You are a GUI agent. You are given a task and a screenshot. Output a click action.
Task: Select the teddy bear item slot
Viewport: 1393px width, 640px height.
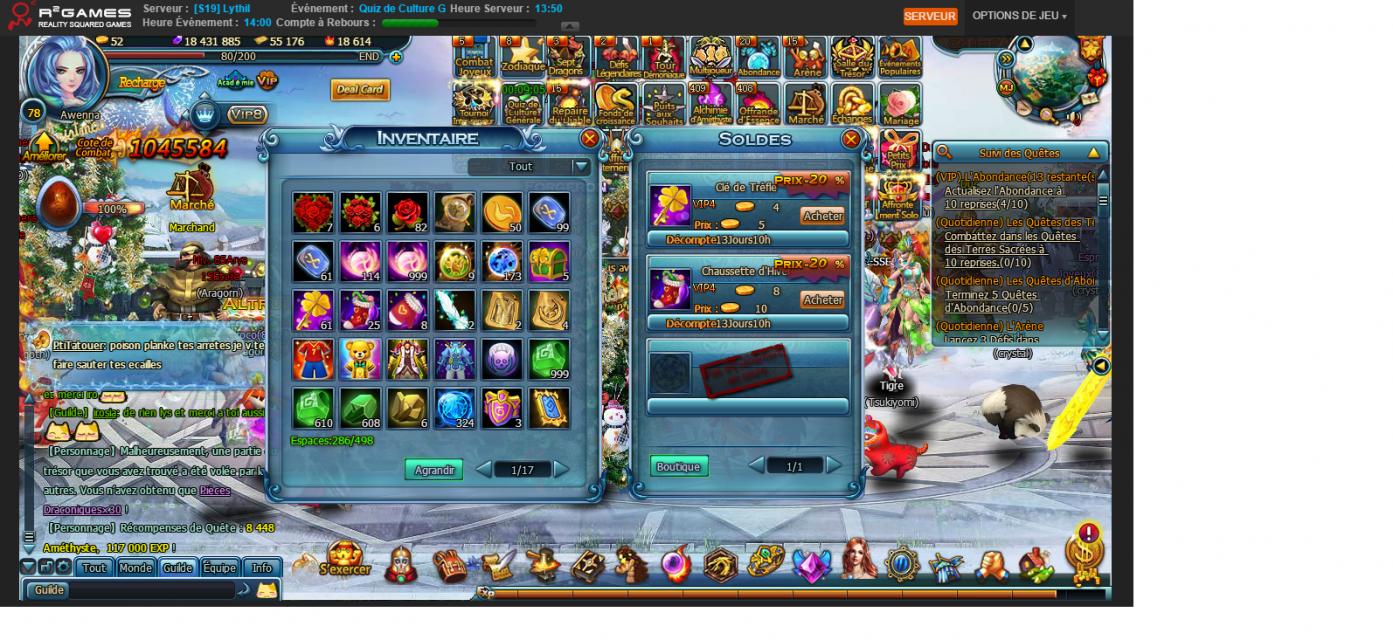tap(360, 359)
